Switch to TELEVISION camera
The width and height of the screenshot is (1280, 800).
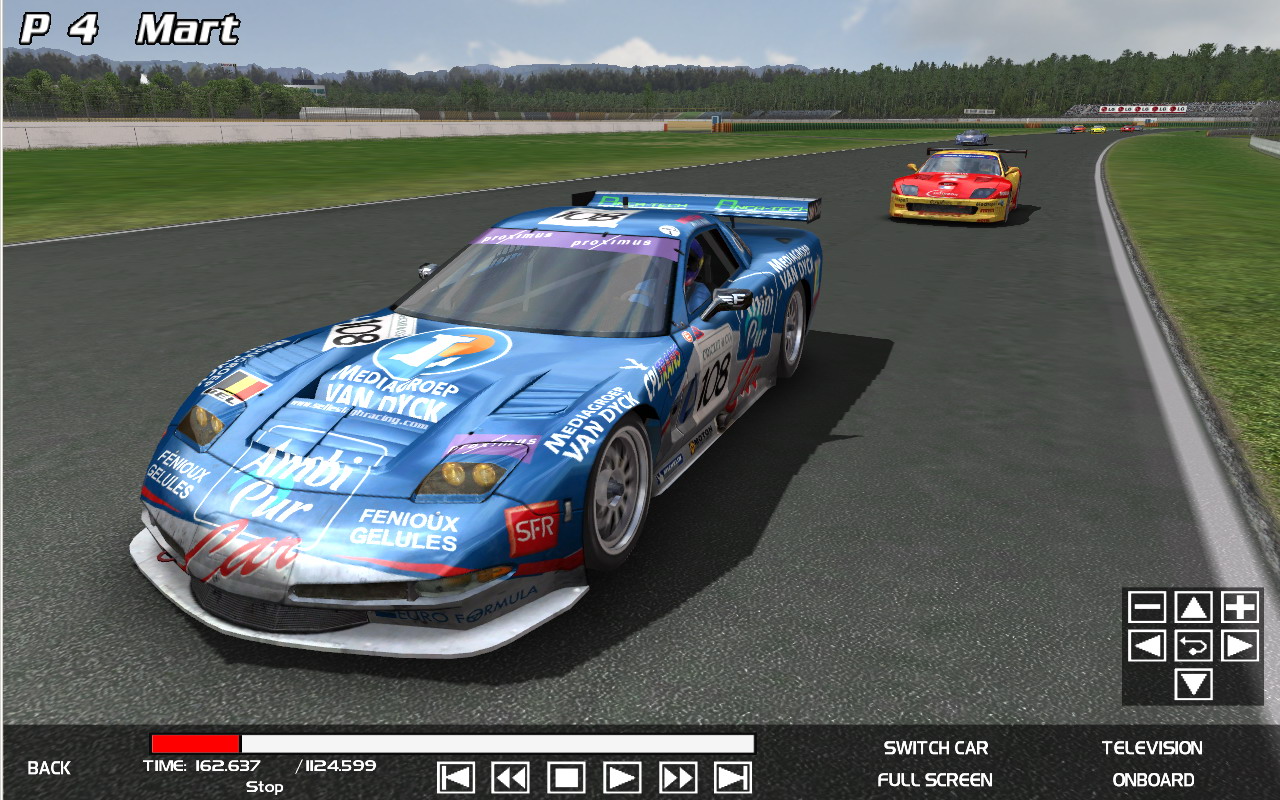click(x=1152, y=748)
